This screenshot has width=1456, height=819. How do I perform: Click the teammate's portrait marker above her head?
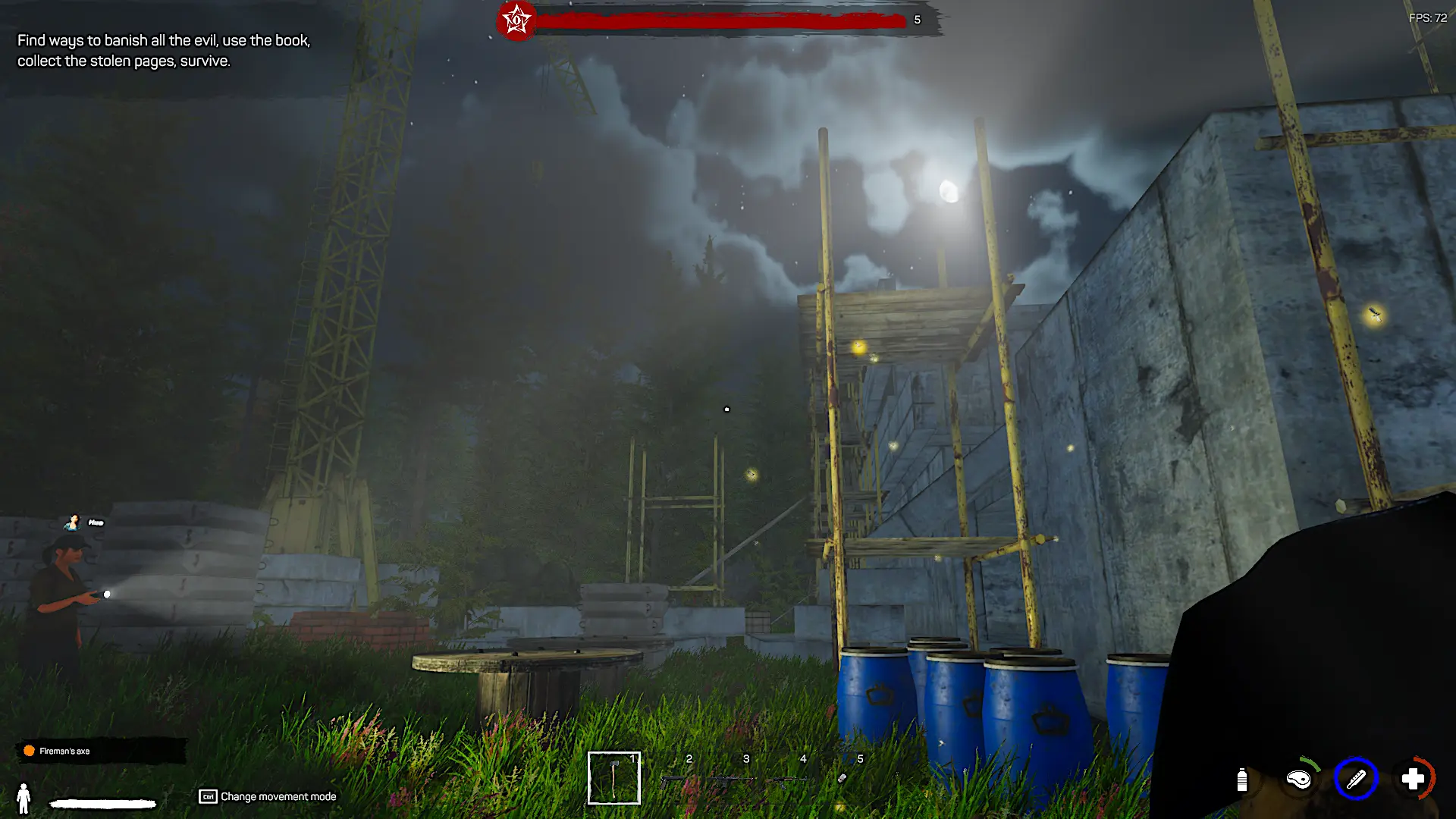pos(74,522)
